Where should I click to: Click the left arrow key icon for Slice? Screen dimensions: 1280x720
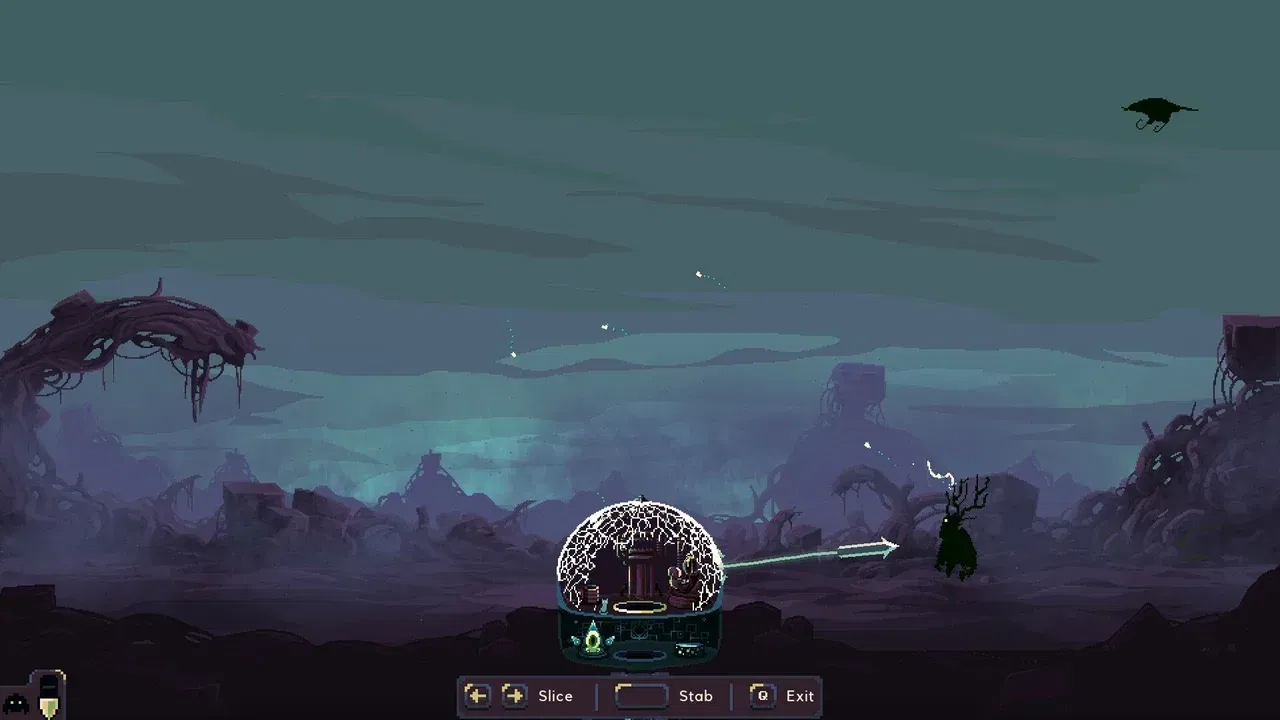tap(477, 695)
